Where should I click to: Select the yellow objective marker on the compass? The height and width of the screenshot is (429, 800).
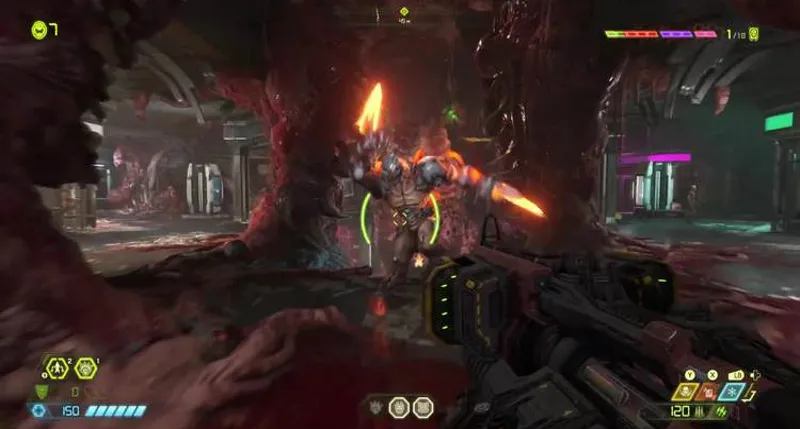[404, 12]
